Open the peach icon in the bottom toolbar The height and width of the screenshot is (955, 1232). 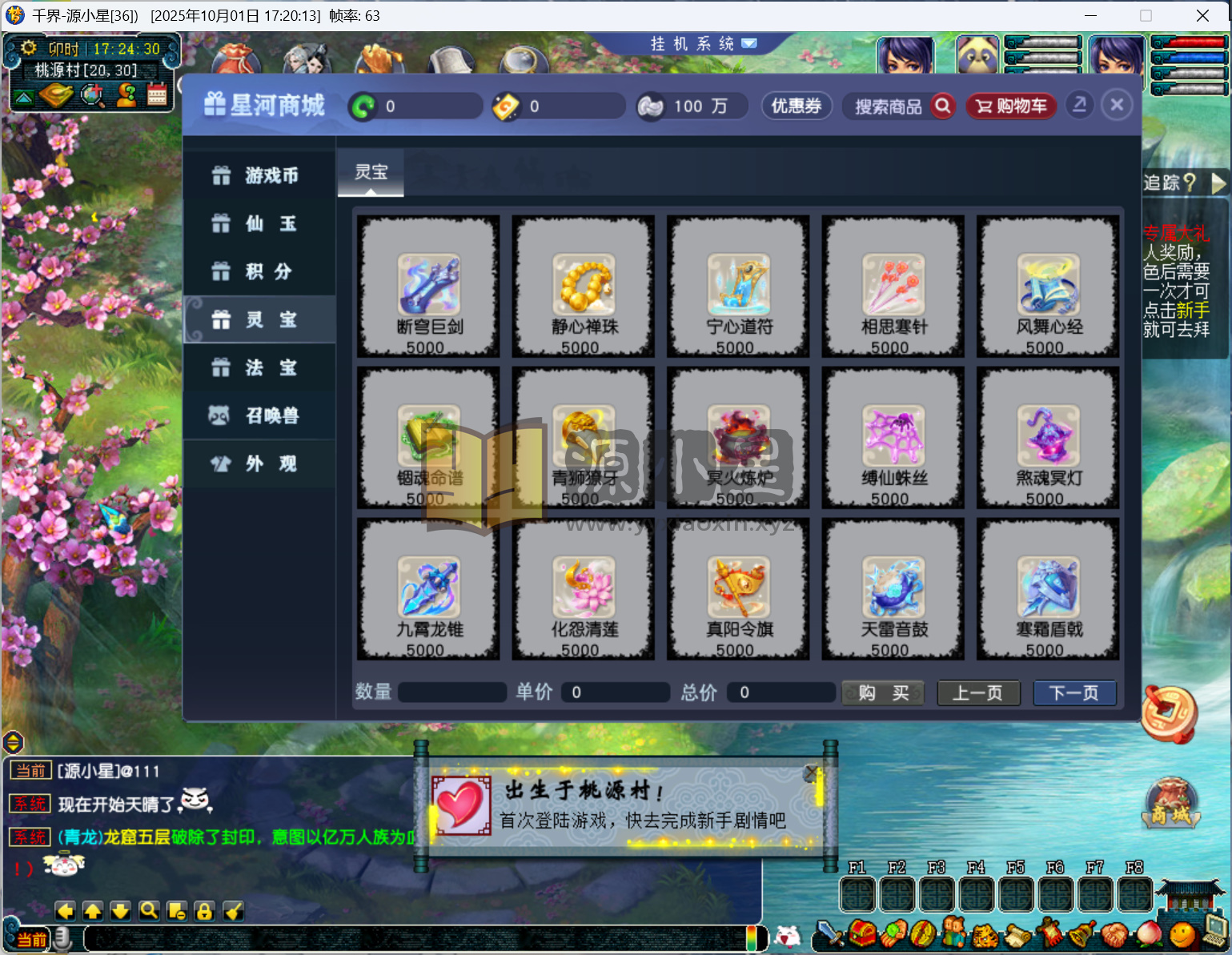[1148, 933]
